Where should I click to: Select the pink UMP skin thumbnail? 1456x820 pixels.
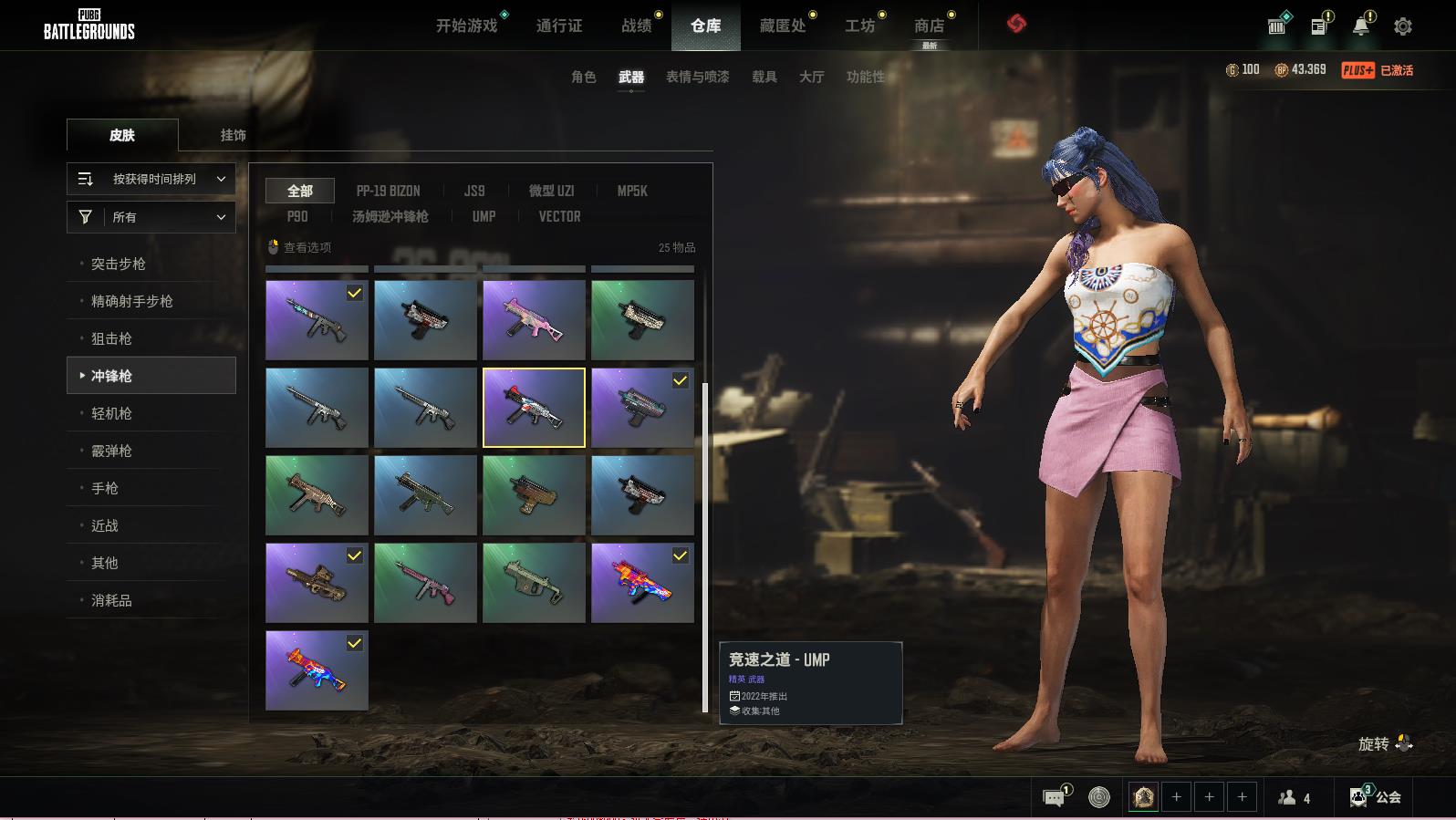tap(534, 320)
